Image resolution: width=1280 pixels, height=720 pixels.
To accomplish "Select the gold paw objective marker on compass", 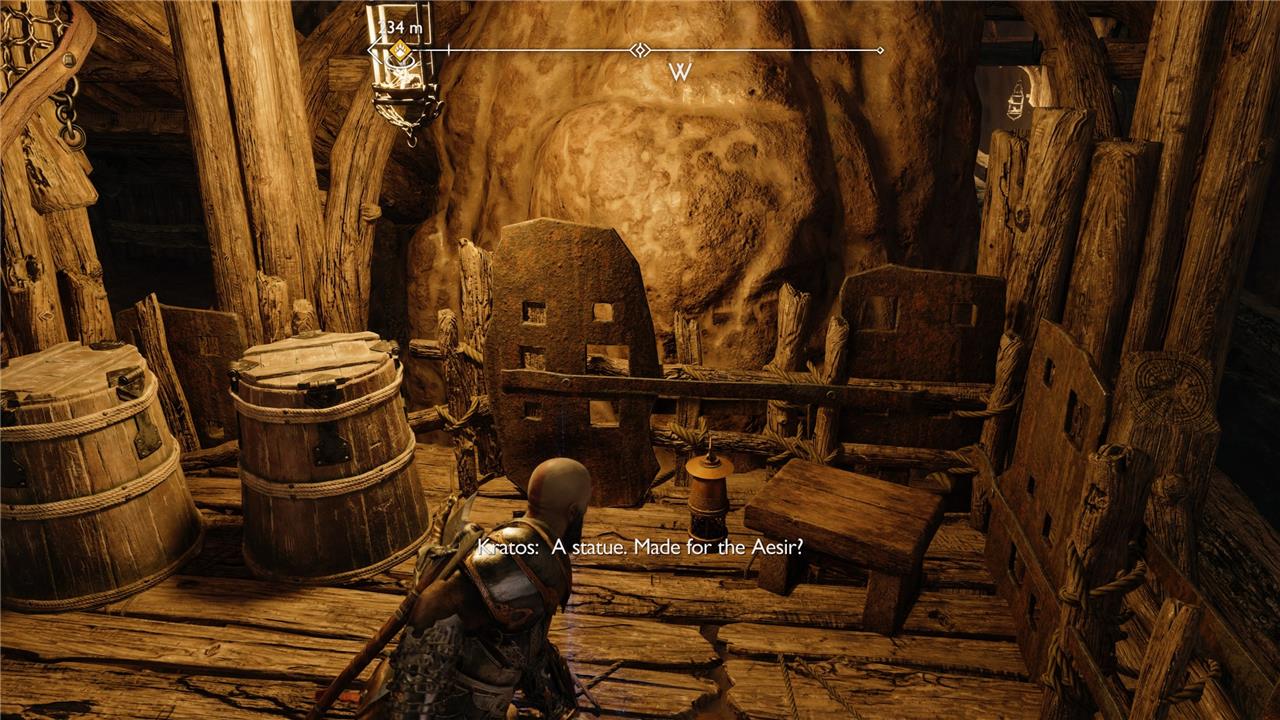I will [399, 50].
